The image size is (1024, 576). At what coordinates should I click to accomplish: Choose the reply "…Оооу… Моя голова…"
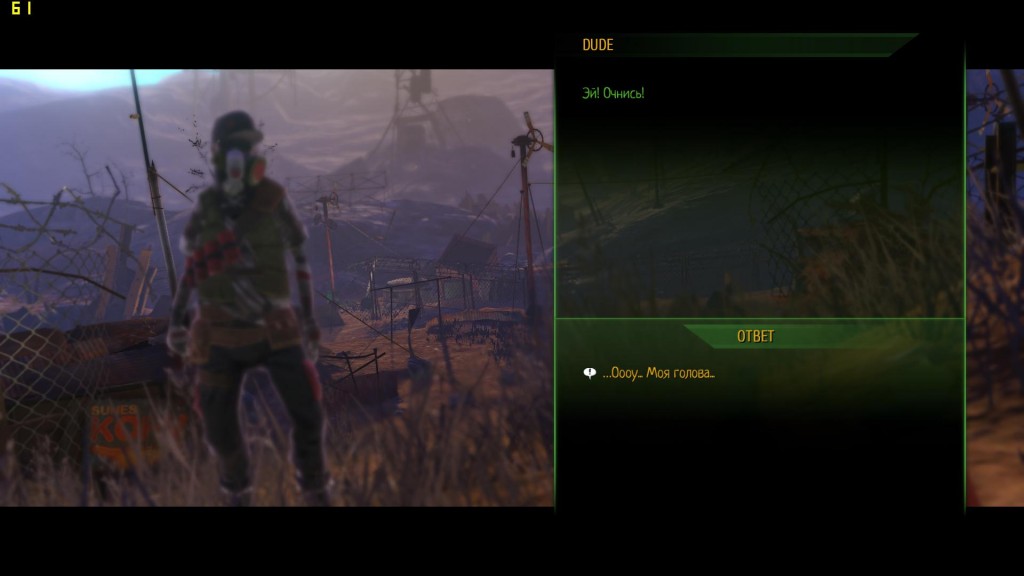[x=658, y=374]
